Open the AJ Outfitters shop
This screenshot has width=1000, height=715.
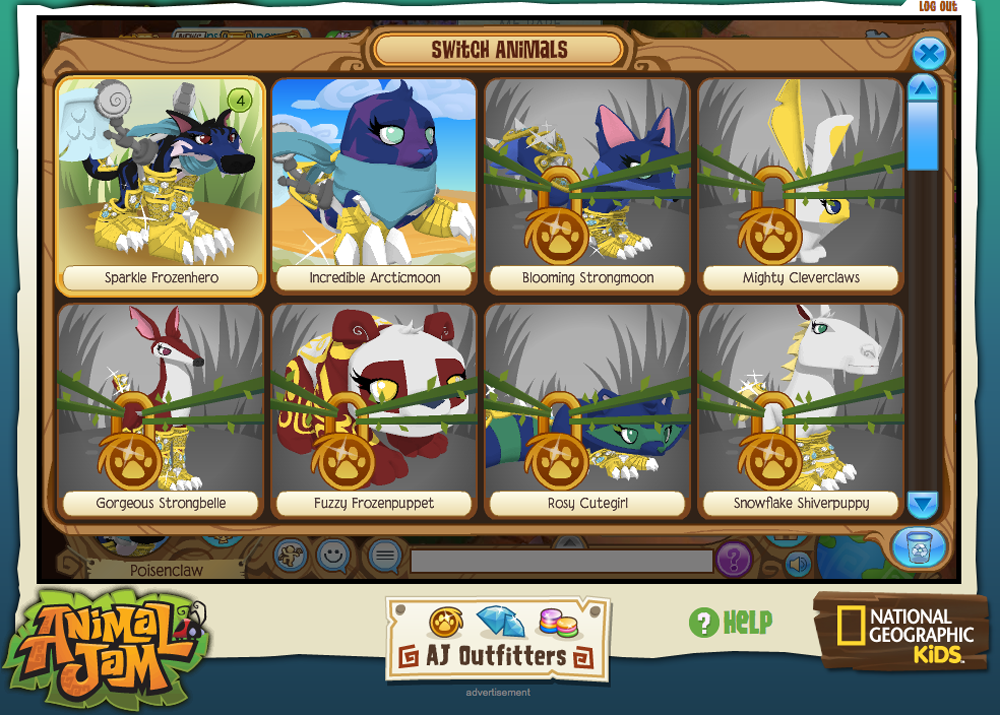click(x=497, y=640)
